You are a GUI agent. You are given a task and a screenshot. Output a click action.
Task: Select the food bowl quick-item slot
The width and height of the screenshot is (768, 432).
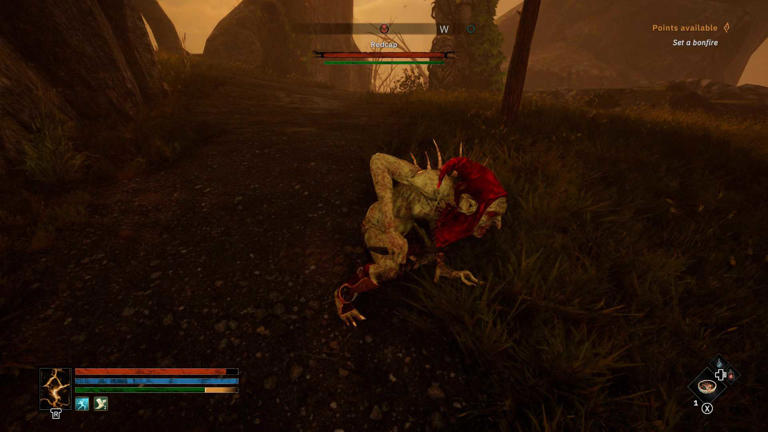(x=707, y=386)
